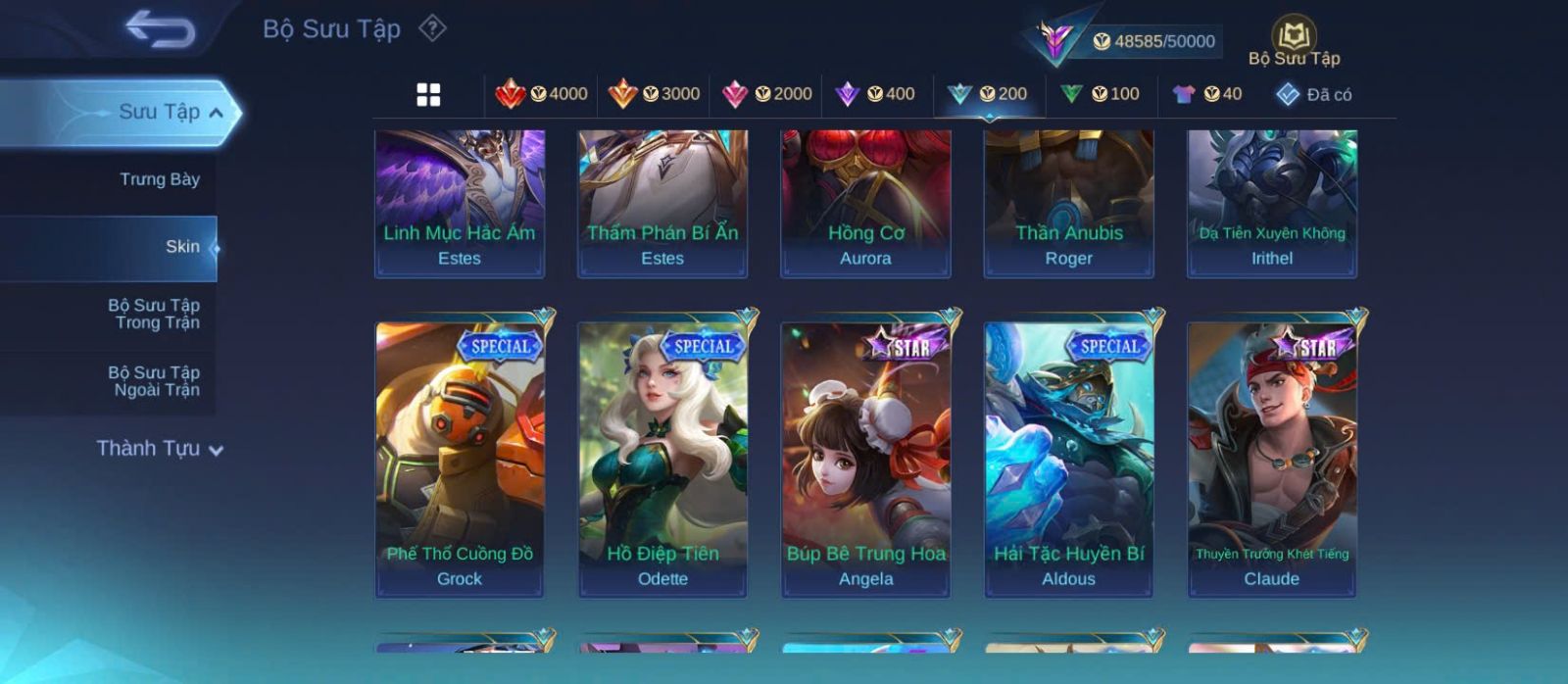
Task: Switch to the 2000 point tier
Action: tap(766, 94)
